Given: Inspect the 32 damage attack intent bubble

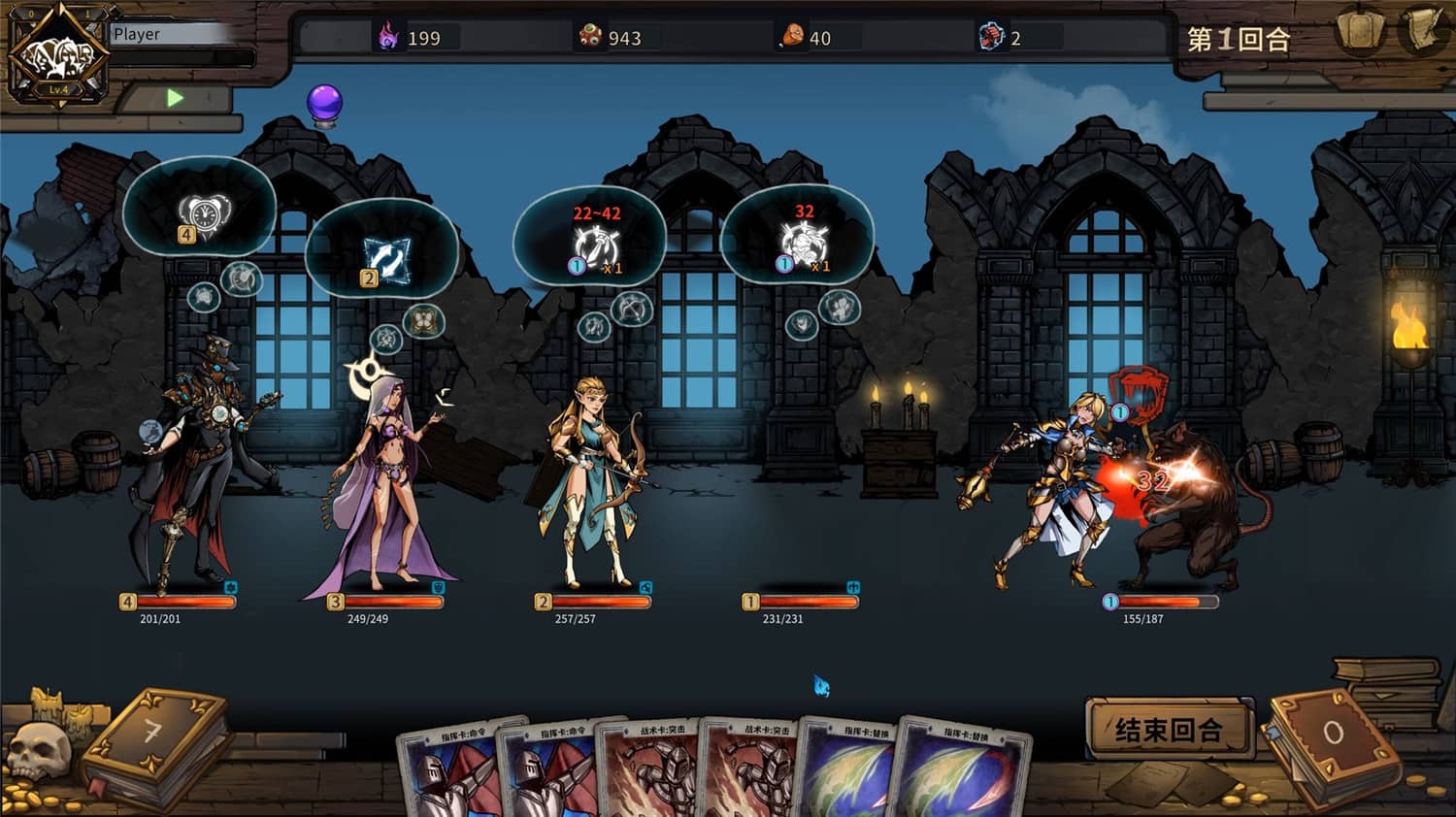Looking at the screenshot, I should coord(798,238).
